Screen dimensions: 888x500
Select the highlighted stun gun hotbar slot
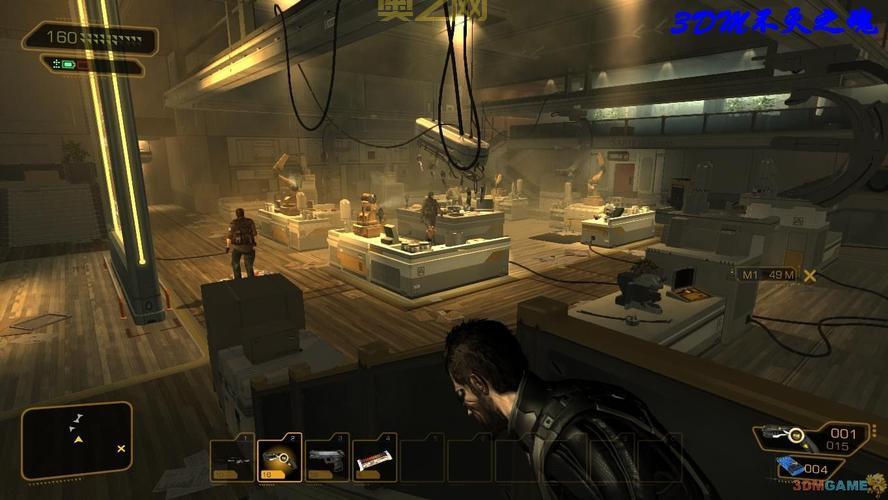pyautogui.click(x=279, y=459)
